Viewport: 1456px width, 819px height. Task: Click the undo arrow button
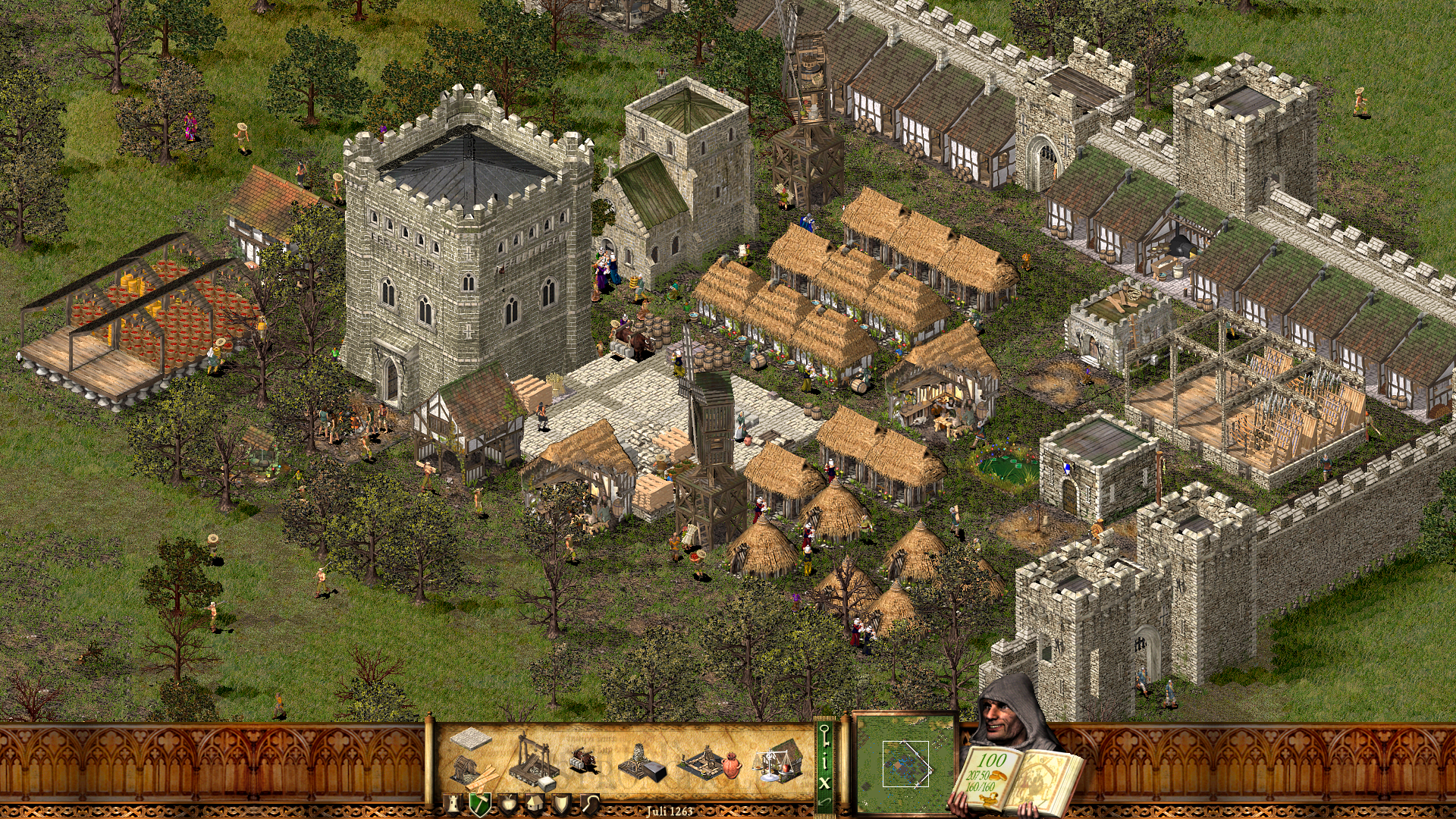[824, 802]
